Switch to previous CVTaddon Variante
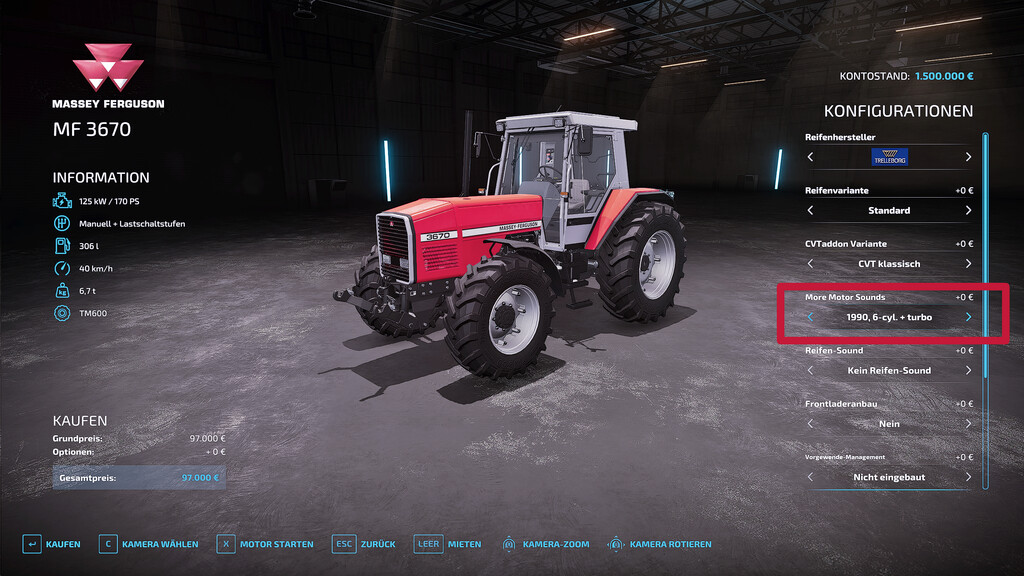Viewport: 1024px width, 576px height. pos(810,264)
